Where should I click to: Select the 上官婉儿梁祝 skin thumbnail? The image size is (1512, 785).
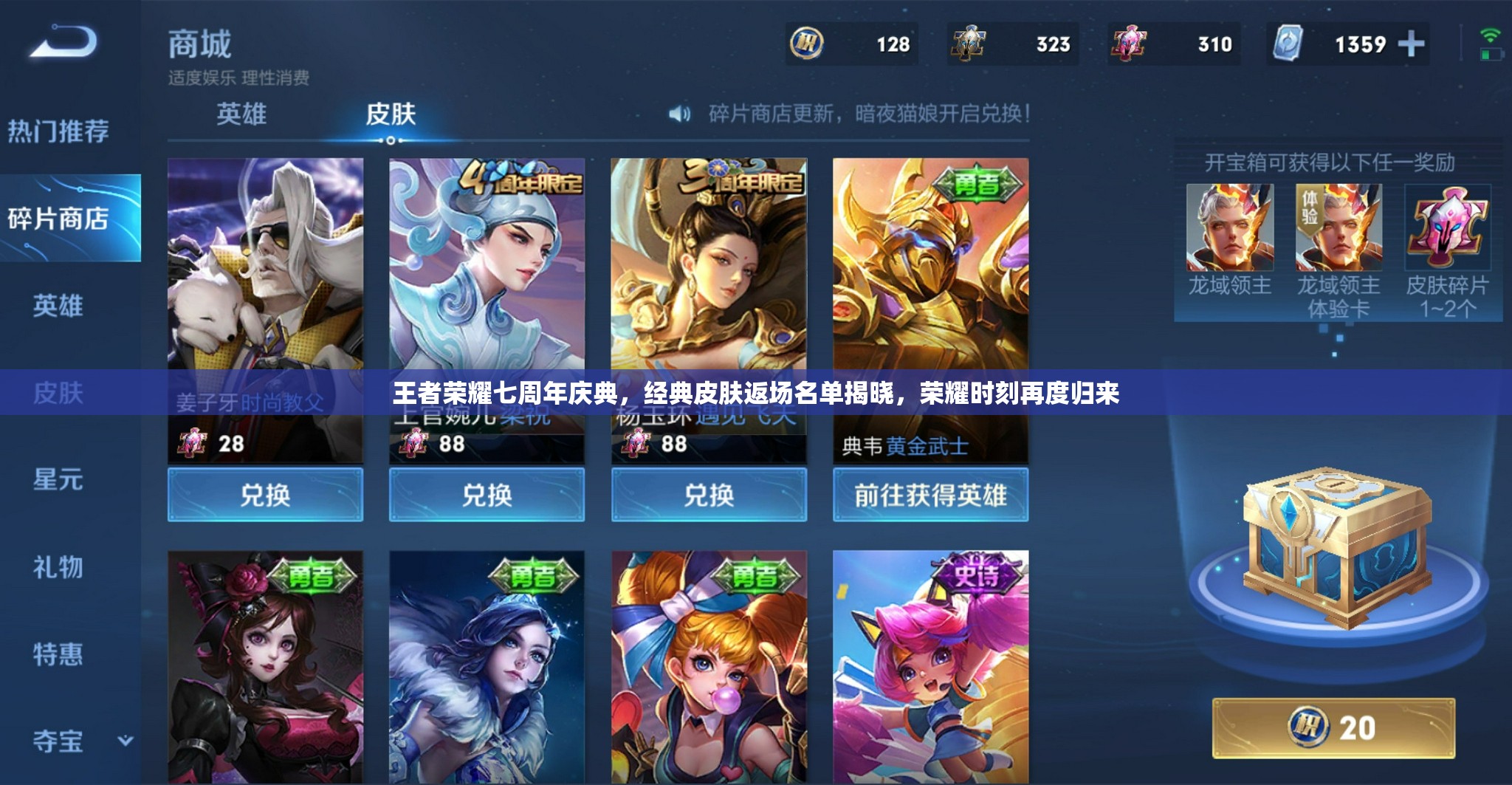(487, 288)
